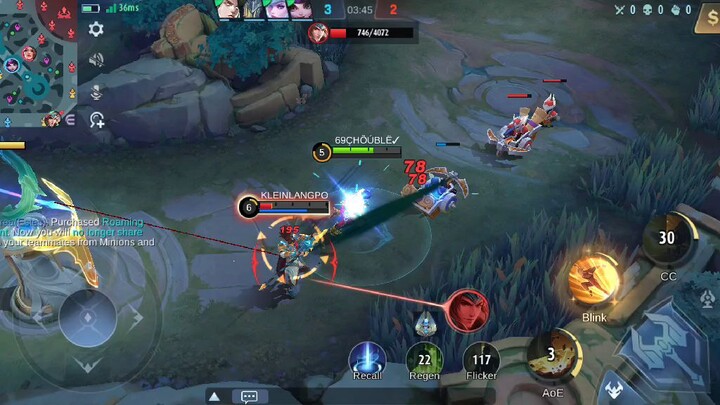Open the quick chat bubble
Image resolution: width=720 pixels, height=405 pixels.
click(249, 396)
